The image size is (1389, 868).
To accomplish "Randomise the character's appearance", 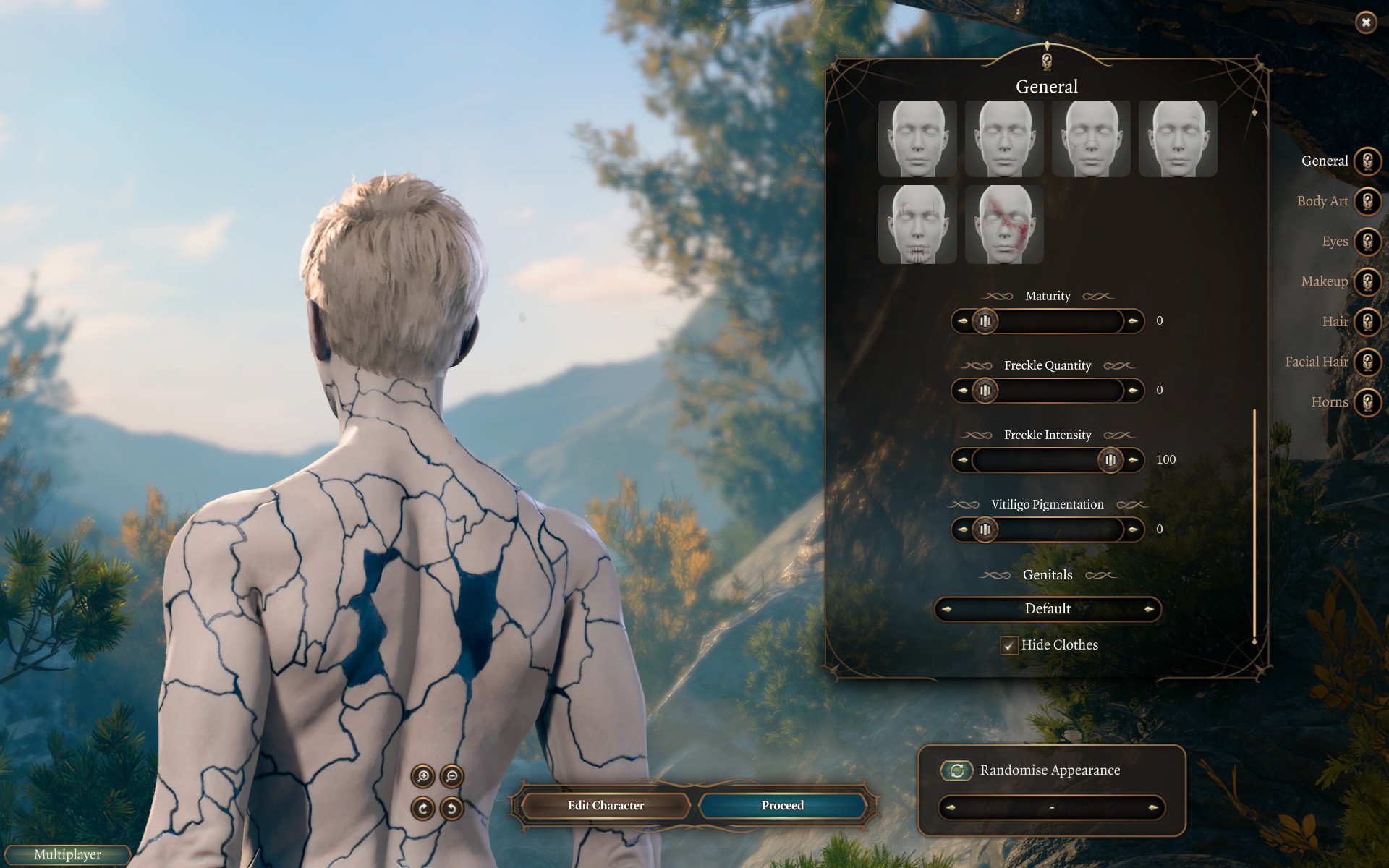I will click(x=956, y=770).
